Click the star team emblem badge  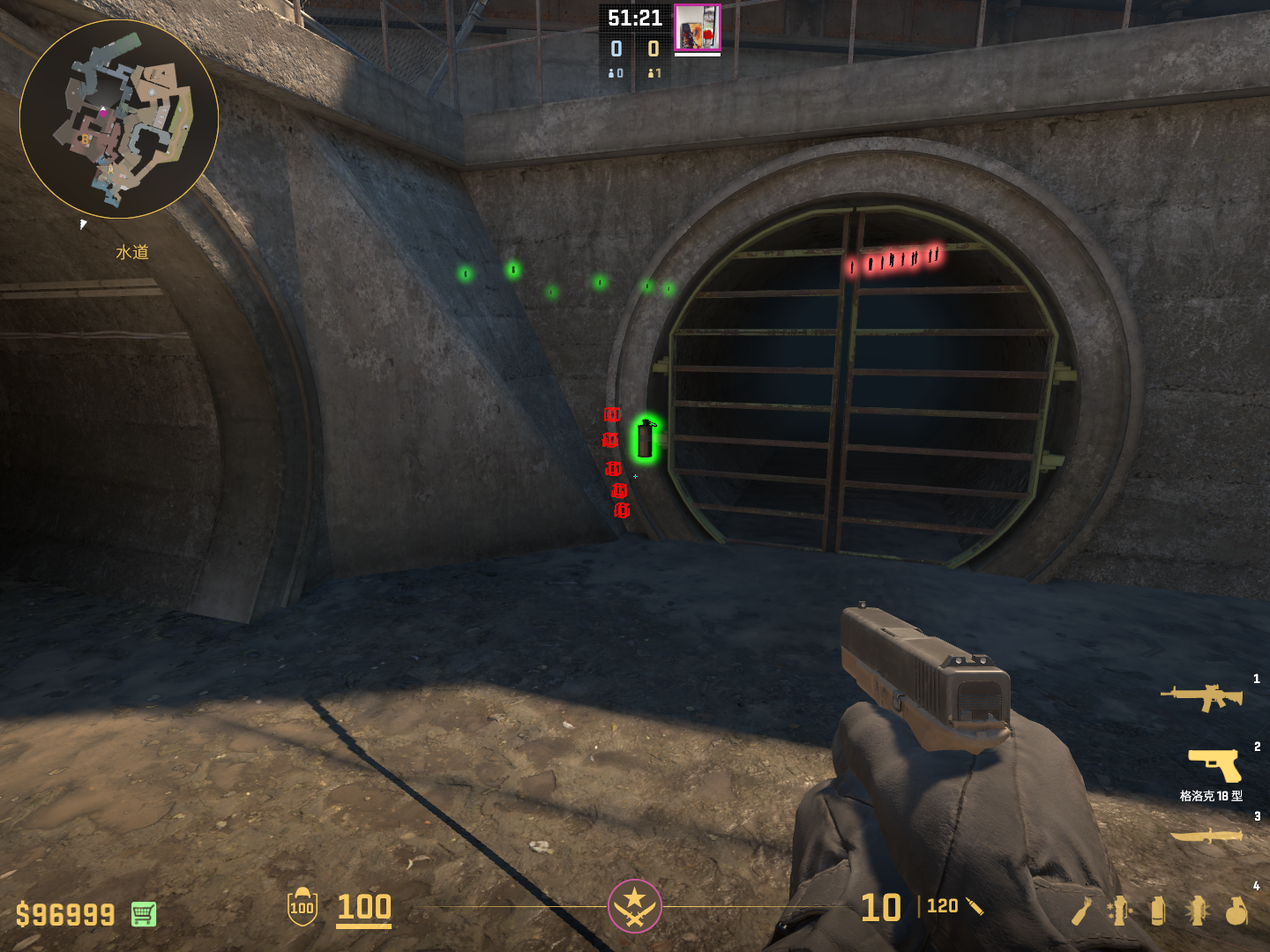634,905
